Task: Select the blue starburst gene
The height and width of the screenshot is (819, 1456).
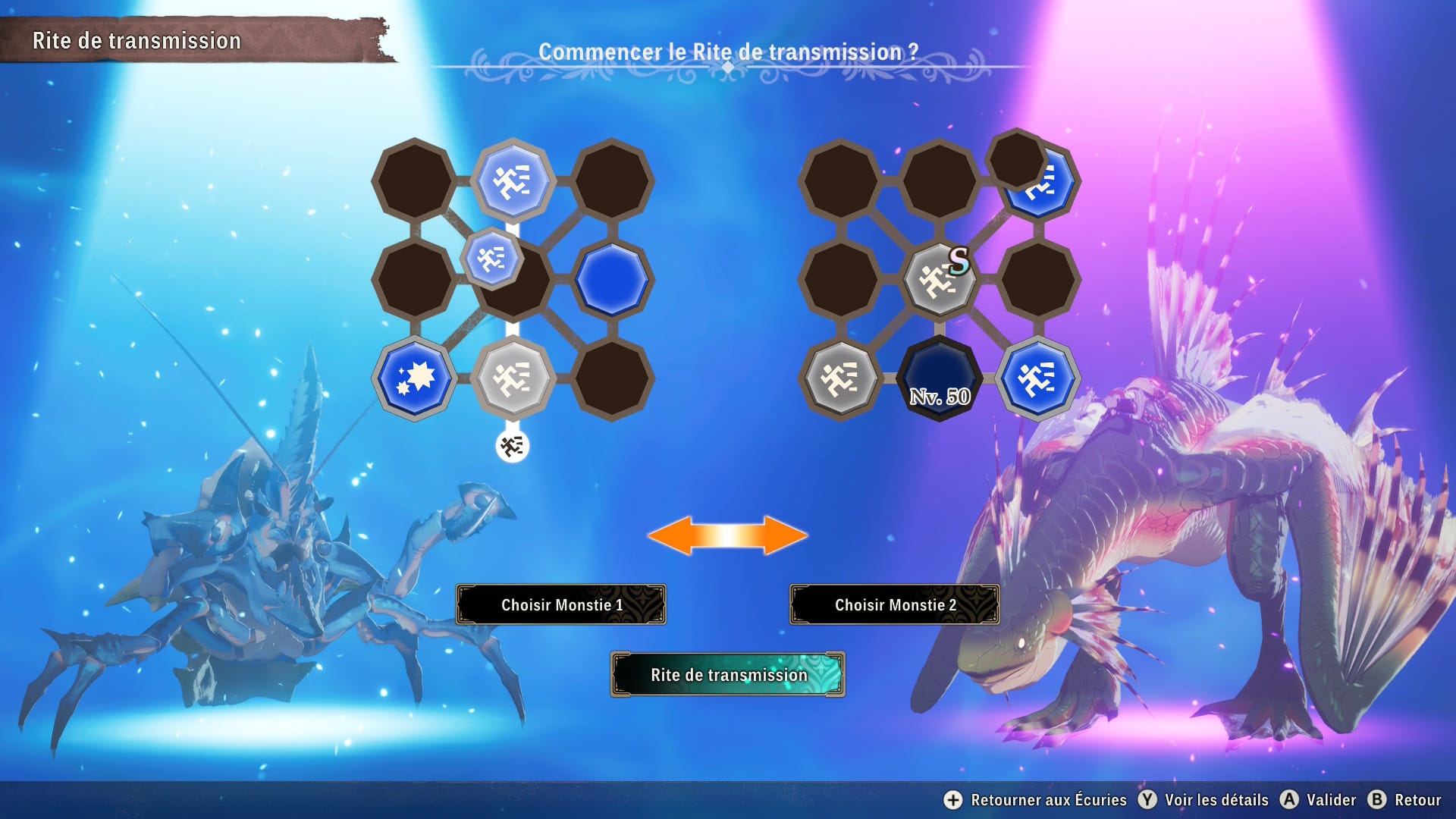Action: (414, 378)
